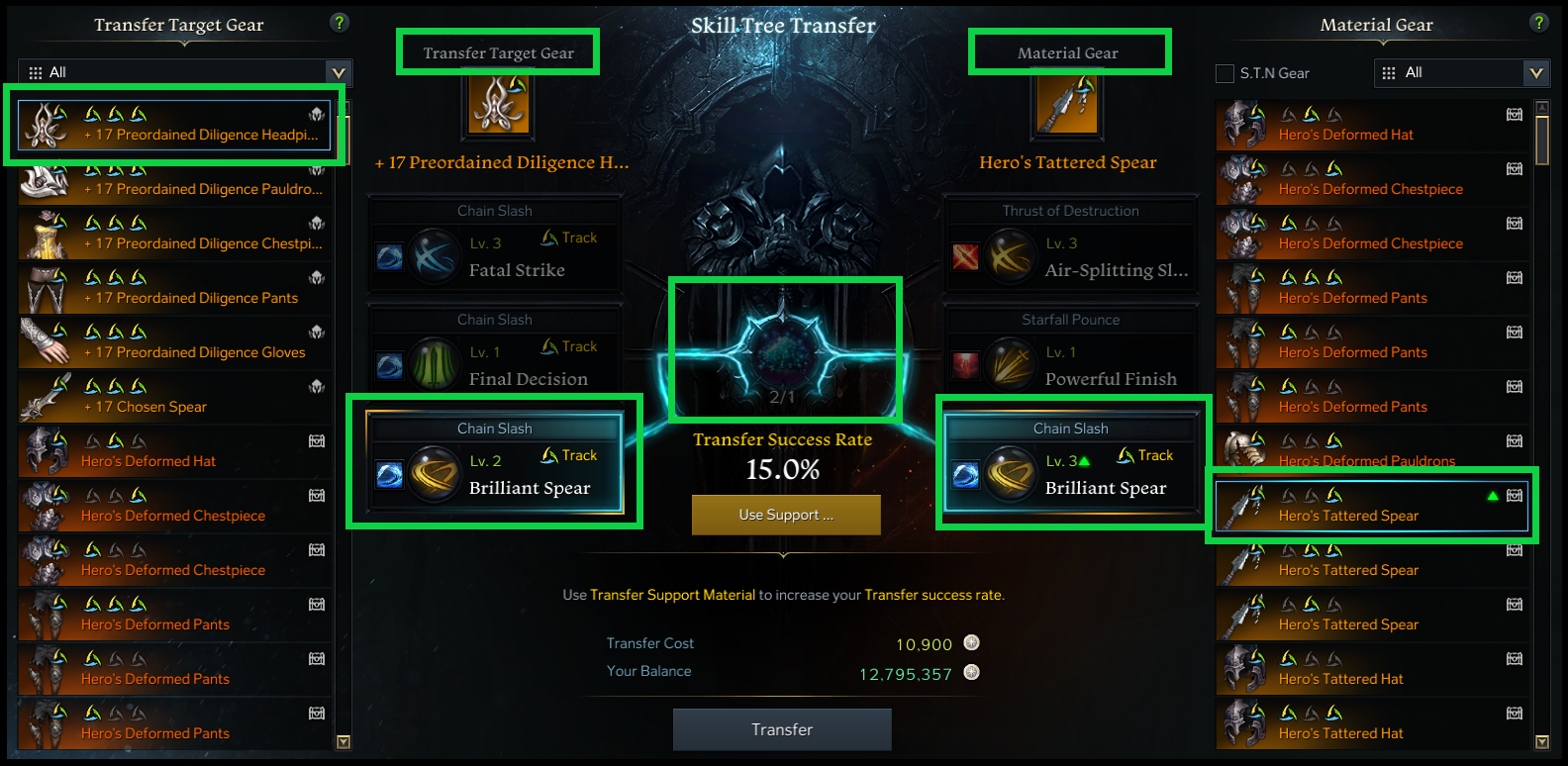Open the Transfer Target Gear help icon

pyautogui.click(x=340, y=21)
